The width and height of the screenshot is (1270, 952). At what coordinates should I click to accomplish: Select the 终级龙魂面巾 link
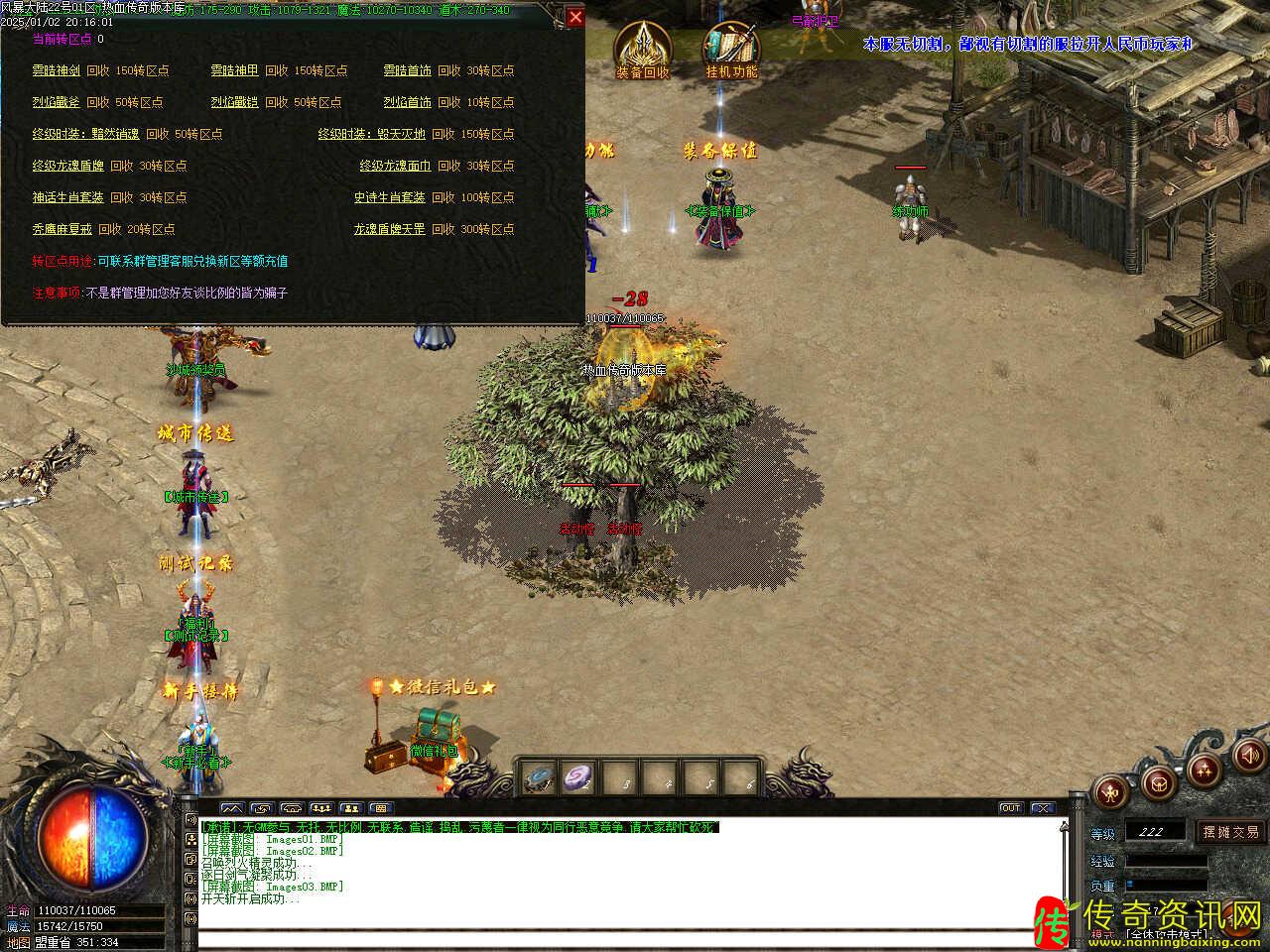point(395,167)
